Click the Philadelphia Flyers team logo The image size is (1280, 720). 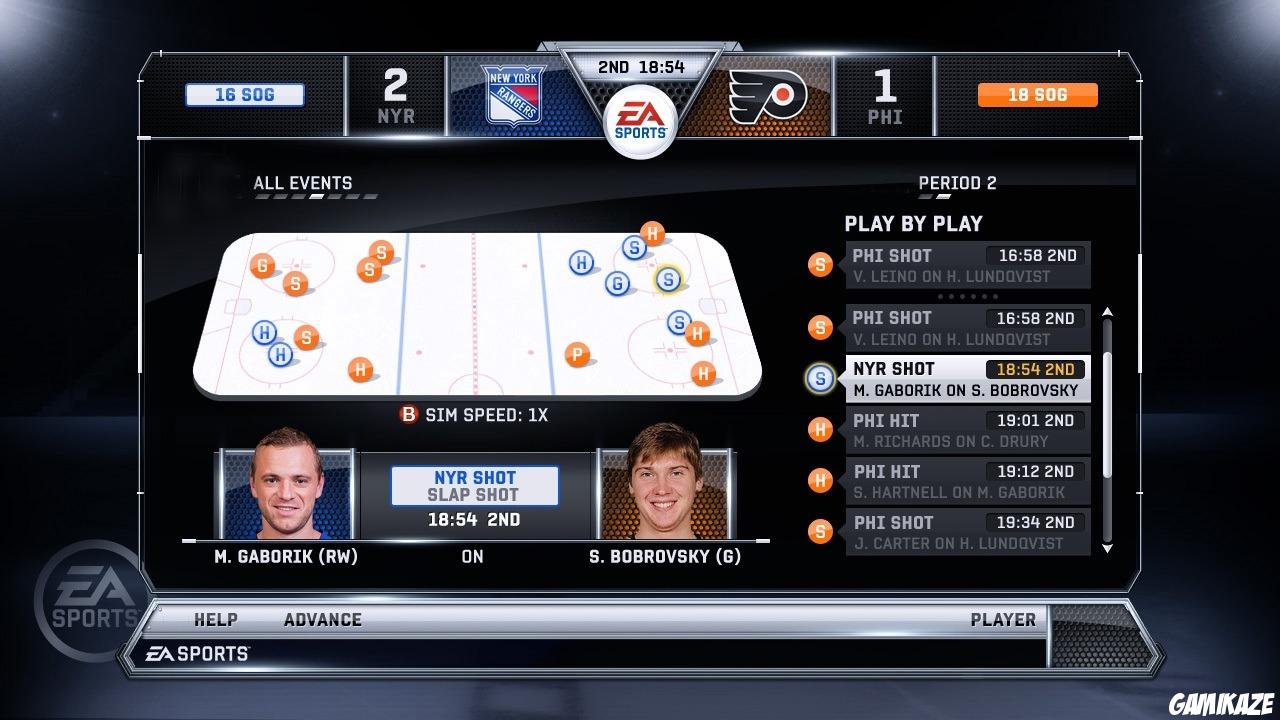(768, 96)
